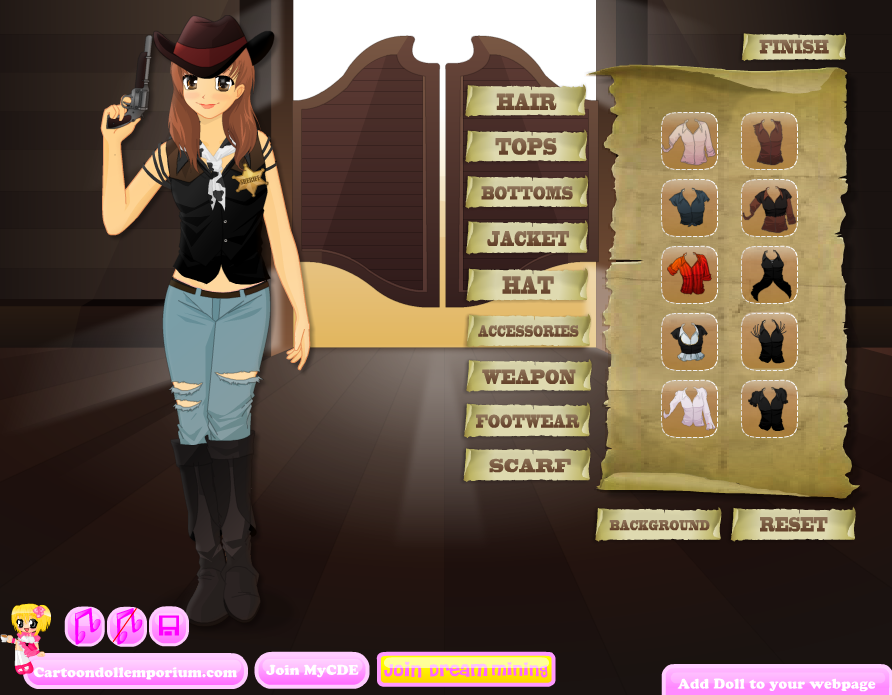Turn the music on with the note icon
This screenshot has width=892, height=695.
[84, 627]
